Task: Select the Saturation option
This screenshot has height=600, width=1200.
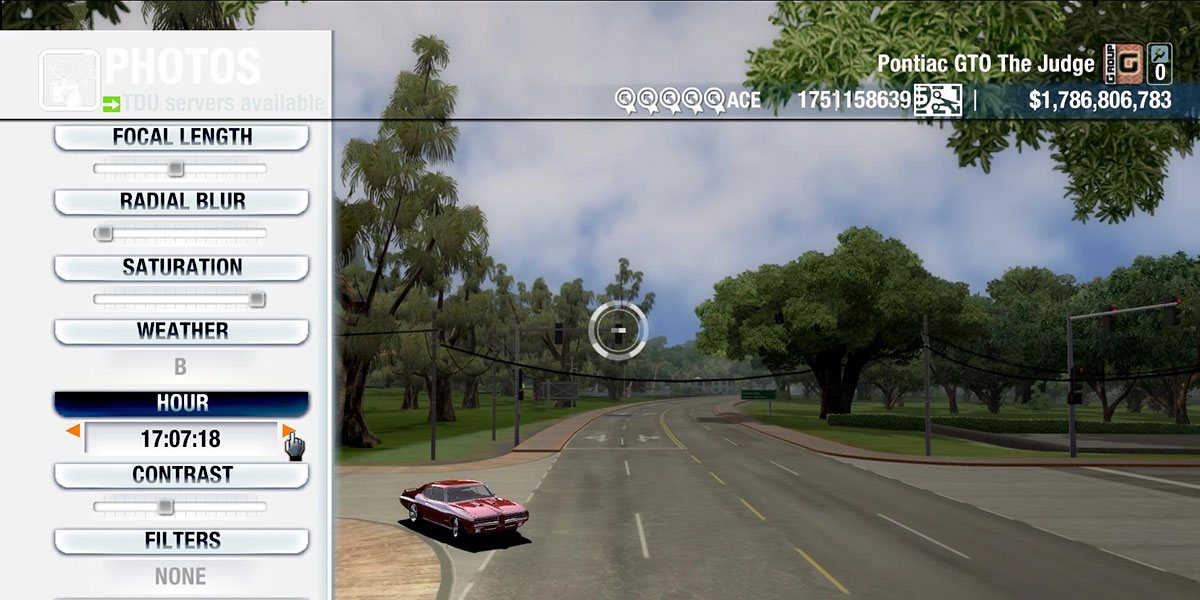Action: tap(181, 267)
